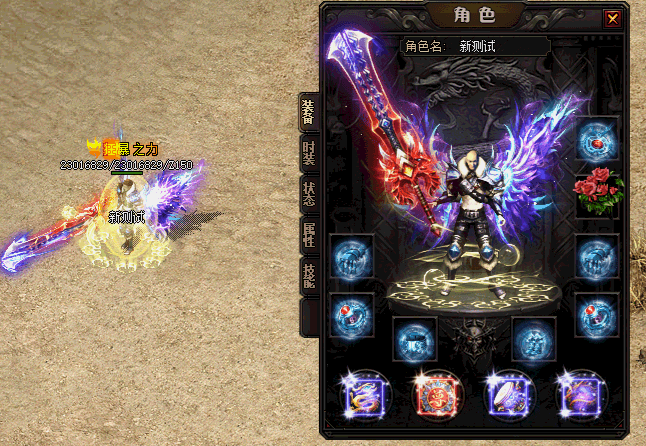Select the red rose bouquet slot
Viewport: 646px width, 446px height.
coord(599,193)
